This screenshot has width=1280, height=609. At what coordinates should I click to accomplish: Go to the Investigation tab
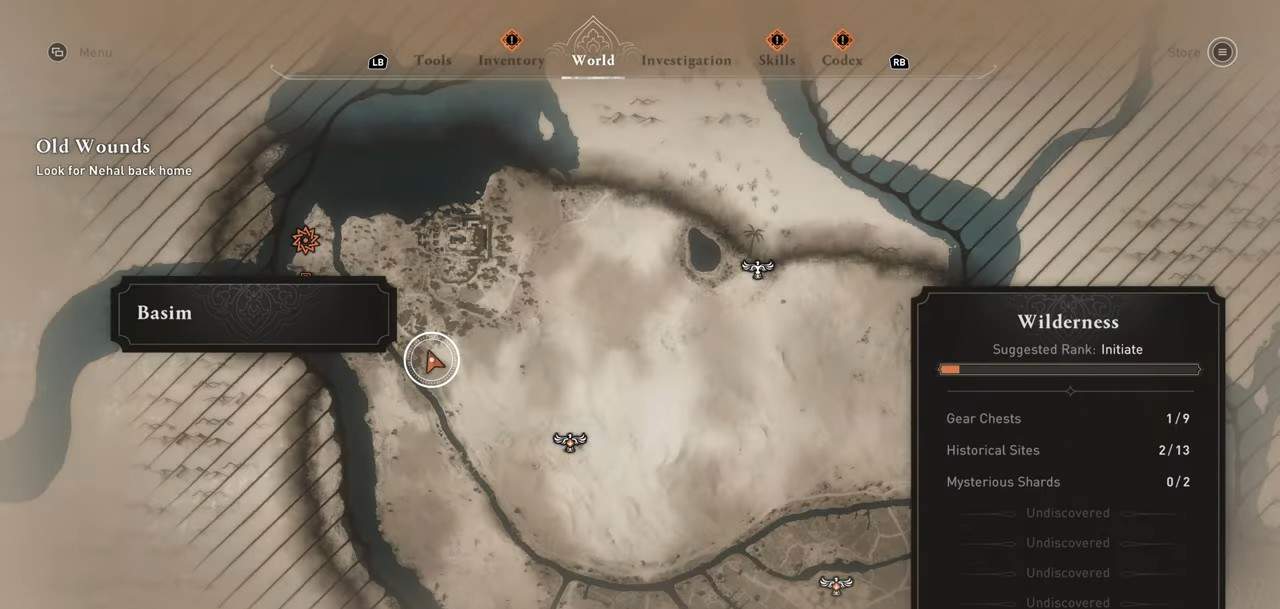tap(686, 60)
